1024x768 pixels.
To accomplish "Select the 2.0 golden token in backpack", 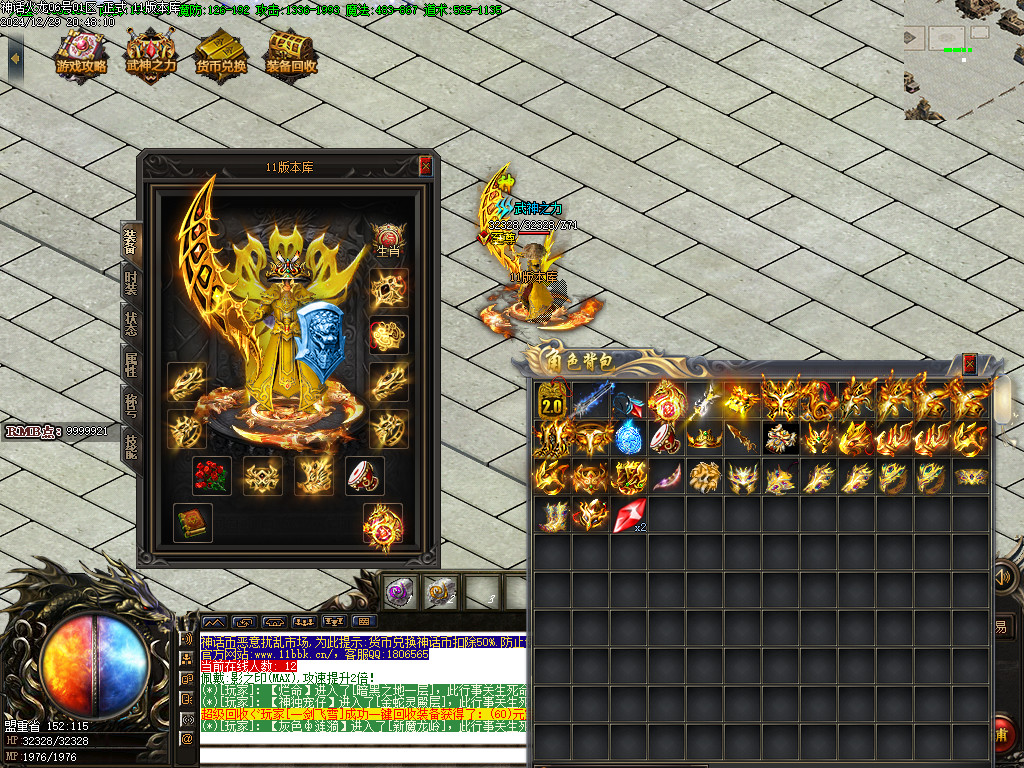I will point(551,401).
